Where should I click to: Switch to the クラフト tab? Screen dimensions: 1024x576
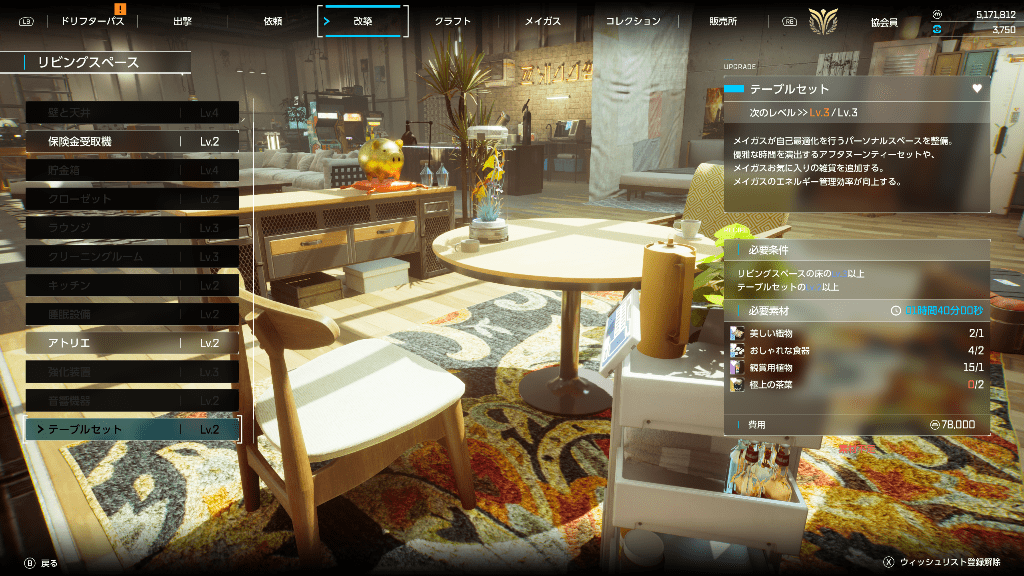tap(452, 21)
